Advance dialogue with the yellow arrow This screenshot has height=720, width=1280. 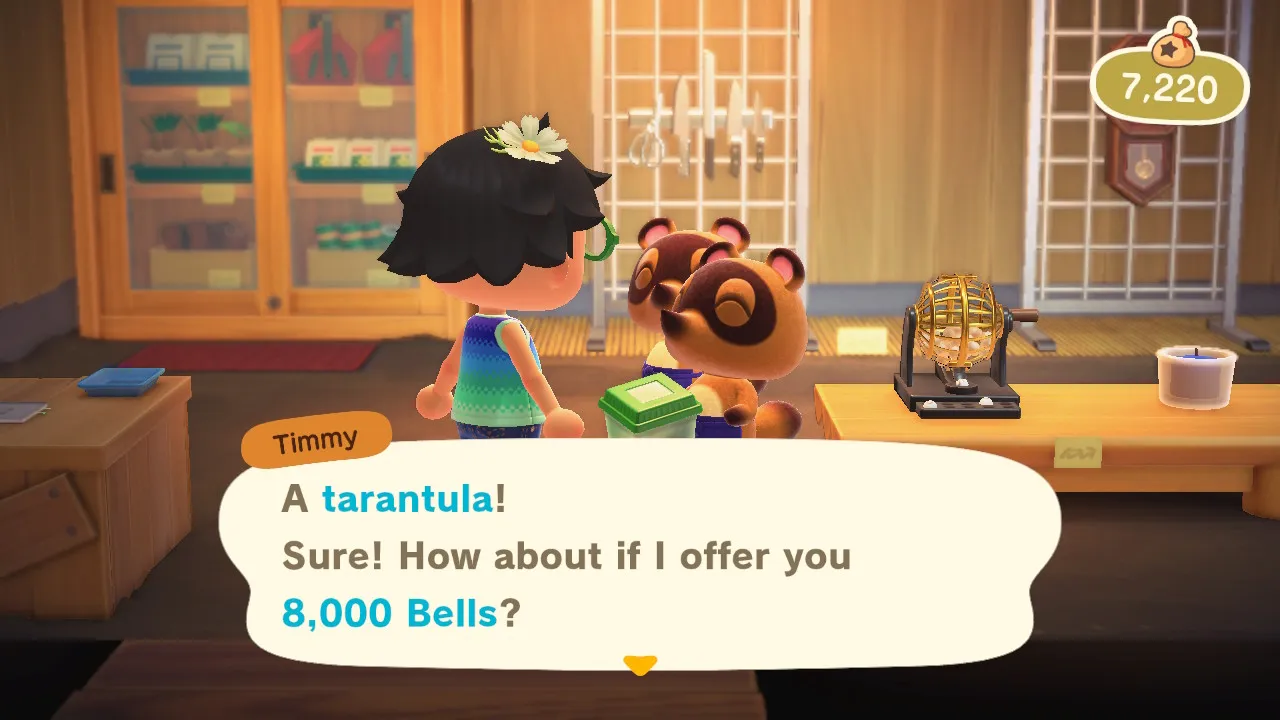[x=640, y=665]
